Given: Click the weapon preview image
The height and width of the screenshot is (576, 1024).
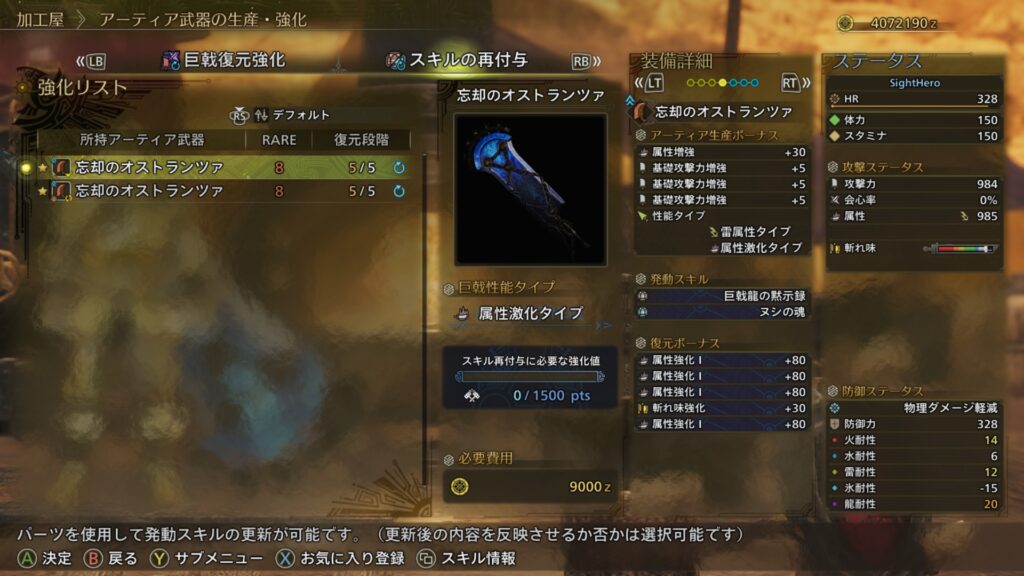Looking at the screenshot, I should 530,189.
